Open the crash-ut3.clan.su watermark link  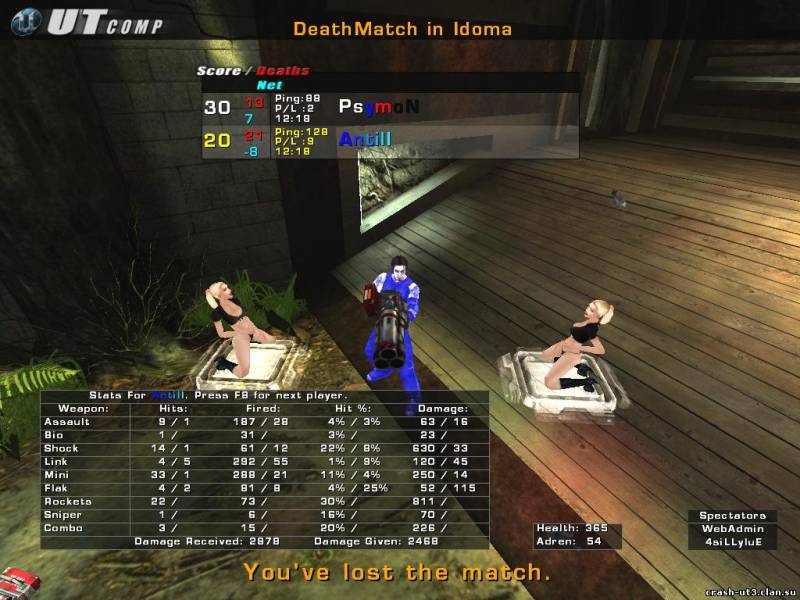click(750, 591)
